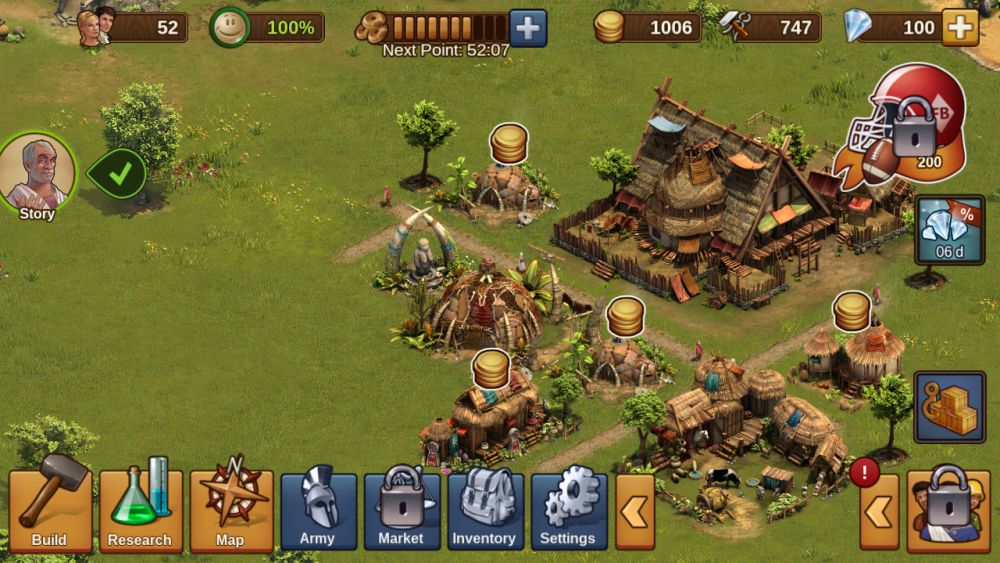Collect the completed quest green checkmark
This screenshot has height=563, width=1000.
(x=118, y=174)
